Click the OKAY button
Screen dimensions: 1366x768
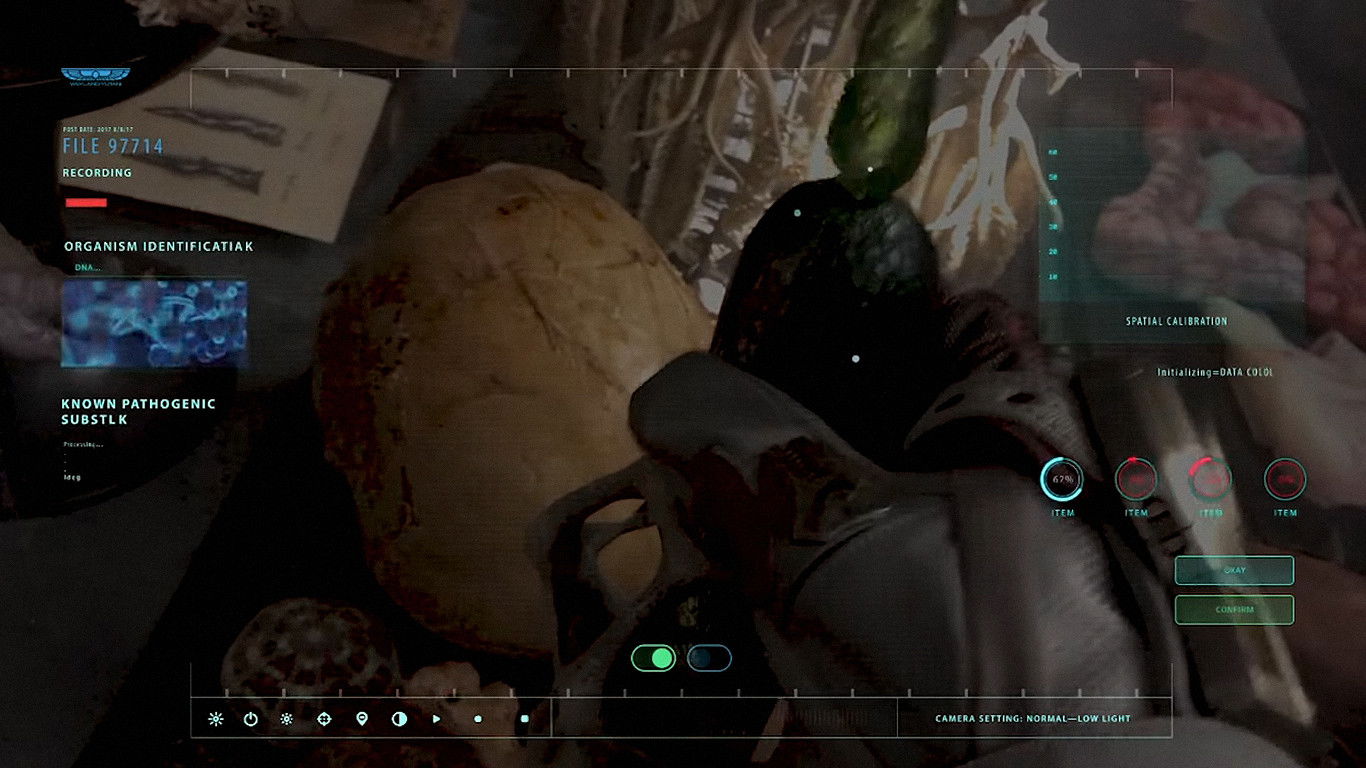point(1234,570)
